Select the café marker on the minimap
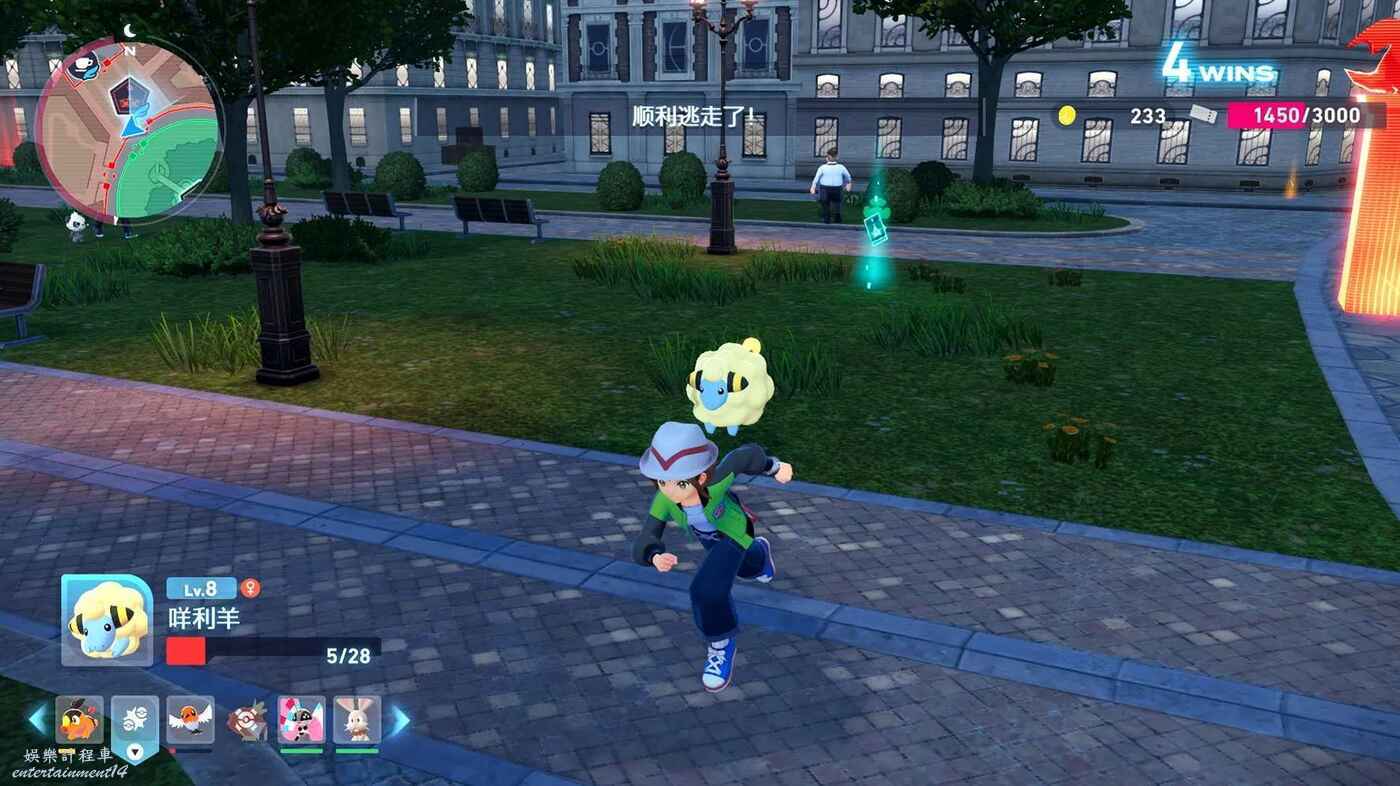 pos(85,66)
